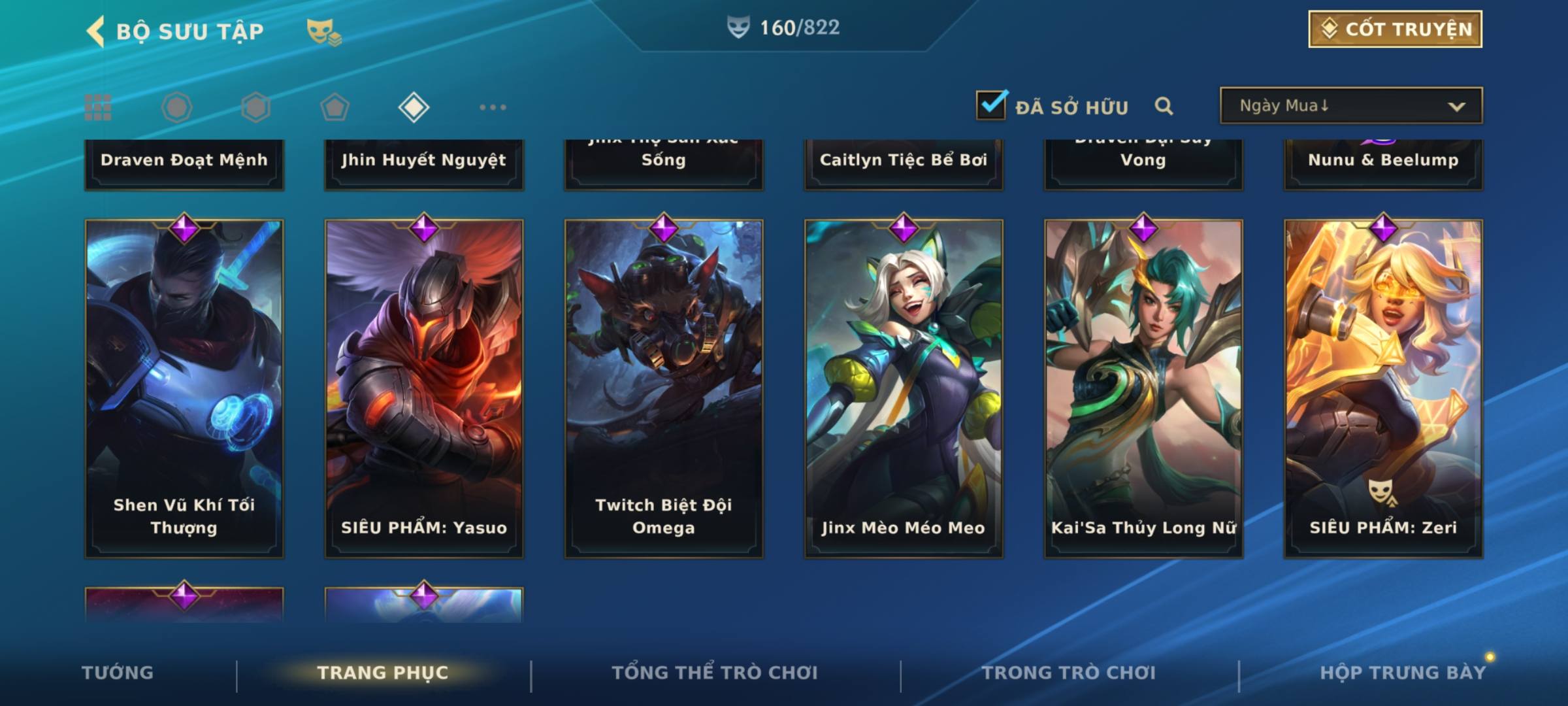Viewport: 1568px width, 706px height.
Task: Switch to the Tướng tab
Action: (x=118, y=673)
